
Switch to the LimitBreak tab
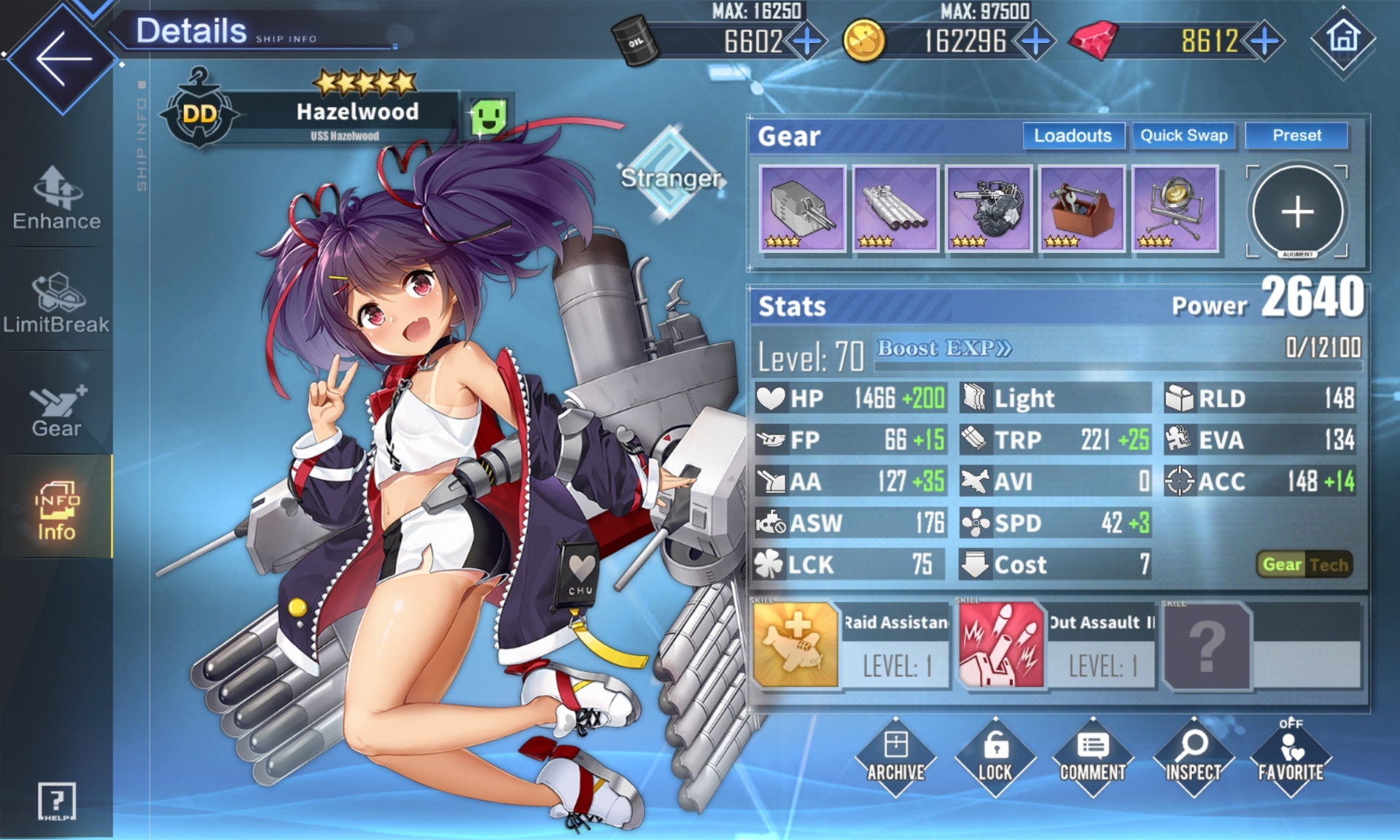pos(57,303)
